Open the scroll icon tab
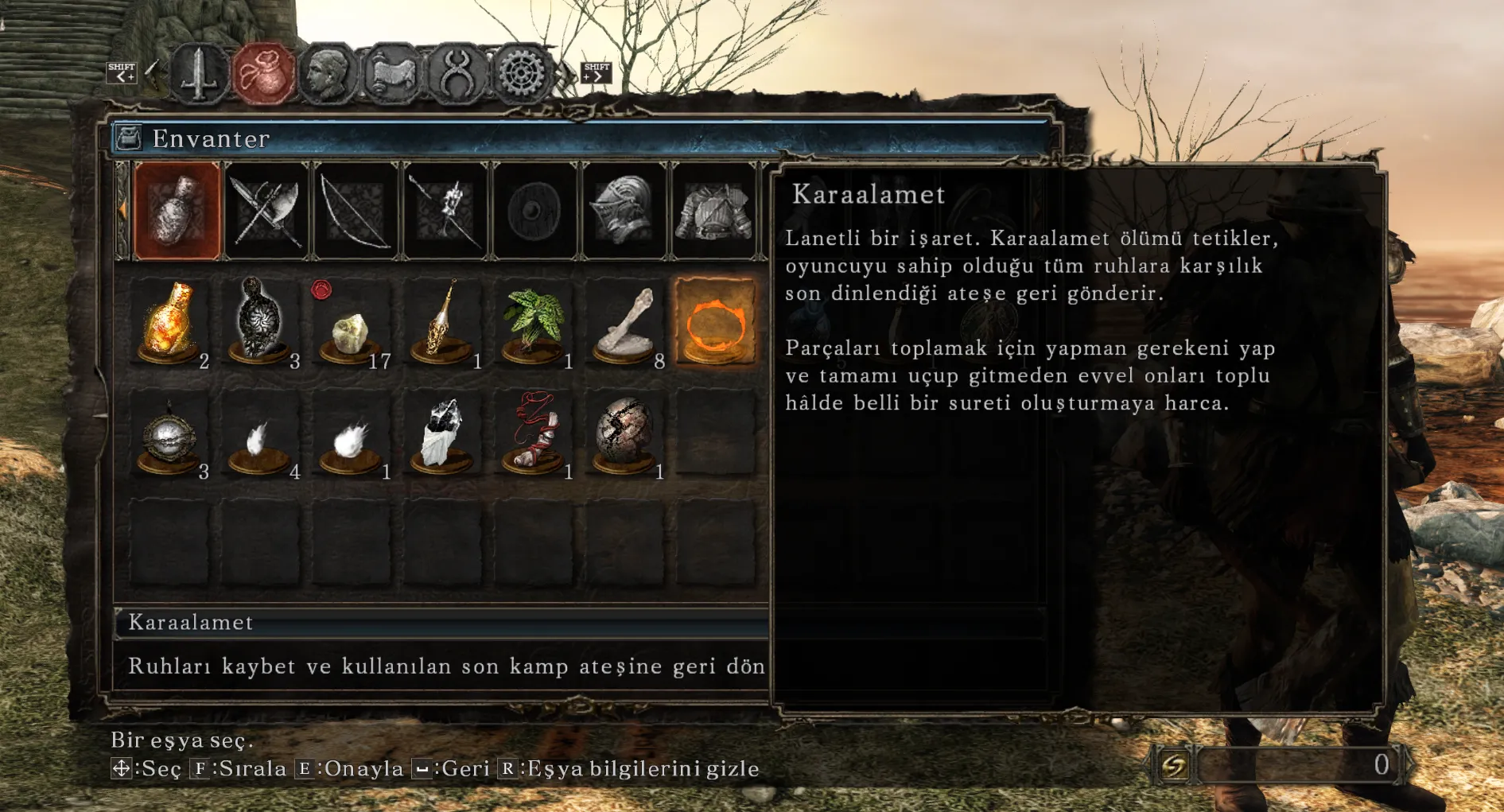Image resolution: width=1504 pixels, height=812 pixels. 391,75
